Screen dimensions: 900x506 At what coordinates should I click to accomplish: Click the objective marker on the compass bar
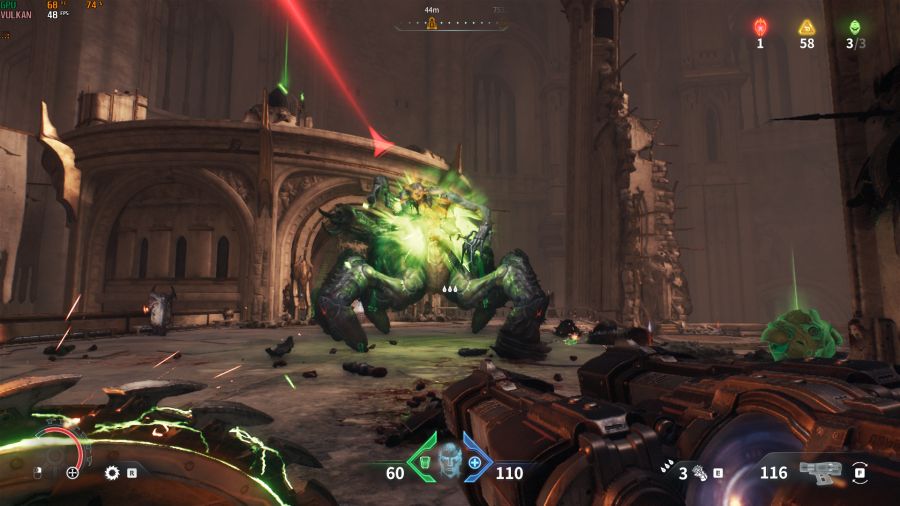433,22
